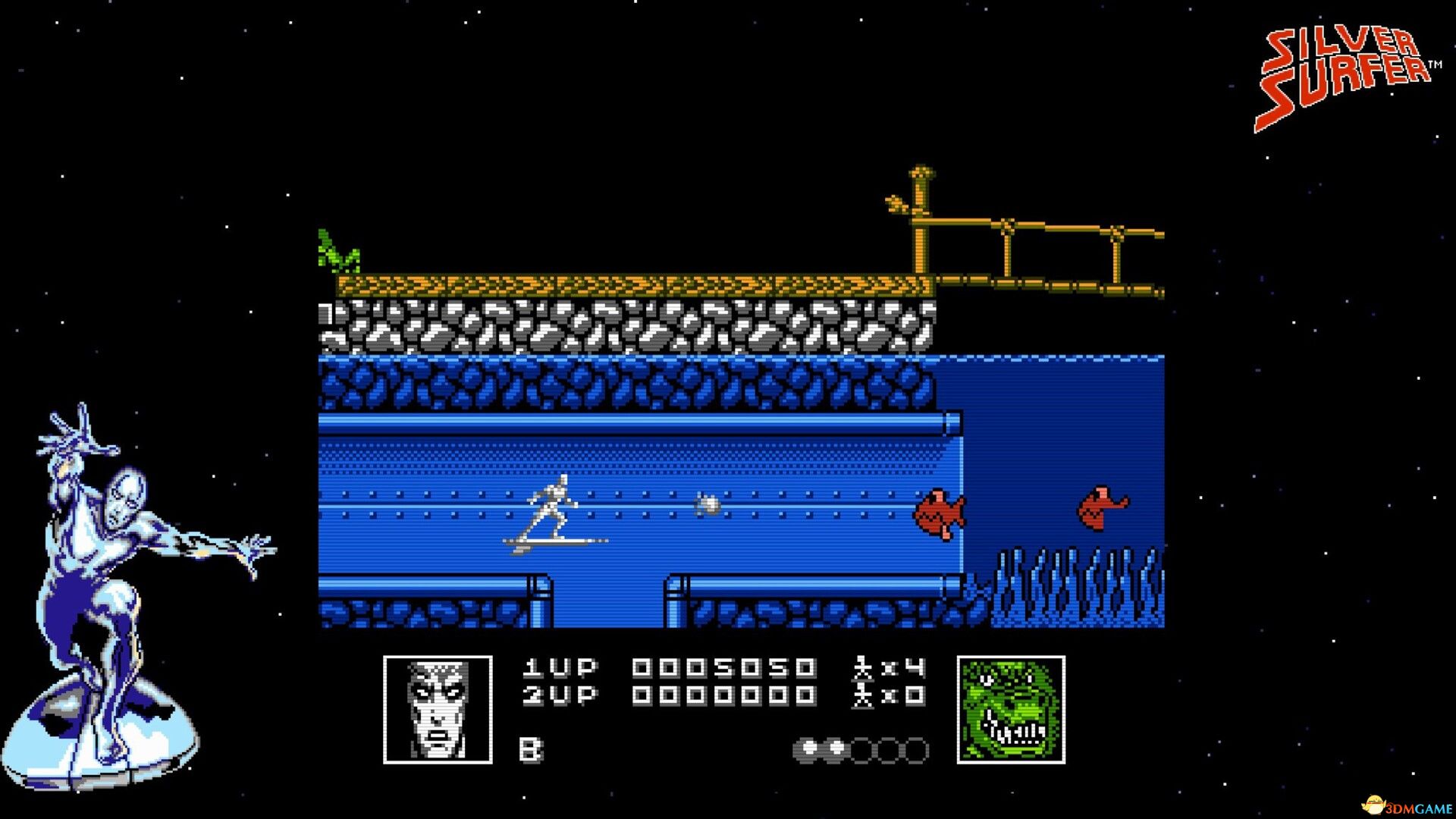This screenshot has height=819, width=1456.
Task: Click the Silver Surfer face portrait
Action: (438, 709)
